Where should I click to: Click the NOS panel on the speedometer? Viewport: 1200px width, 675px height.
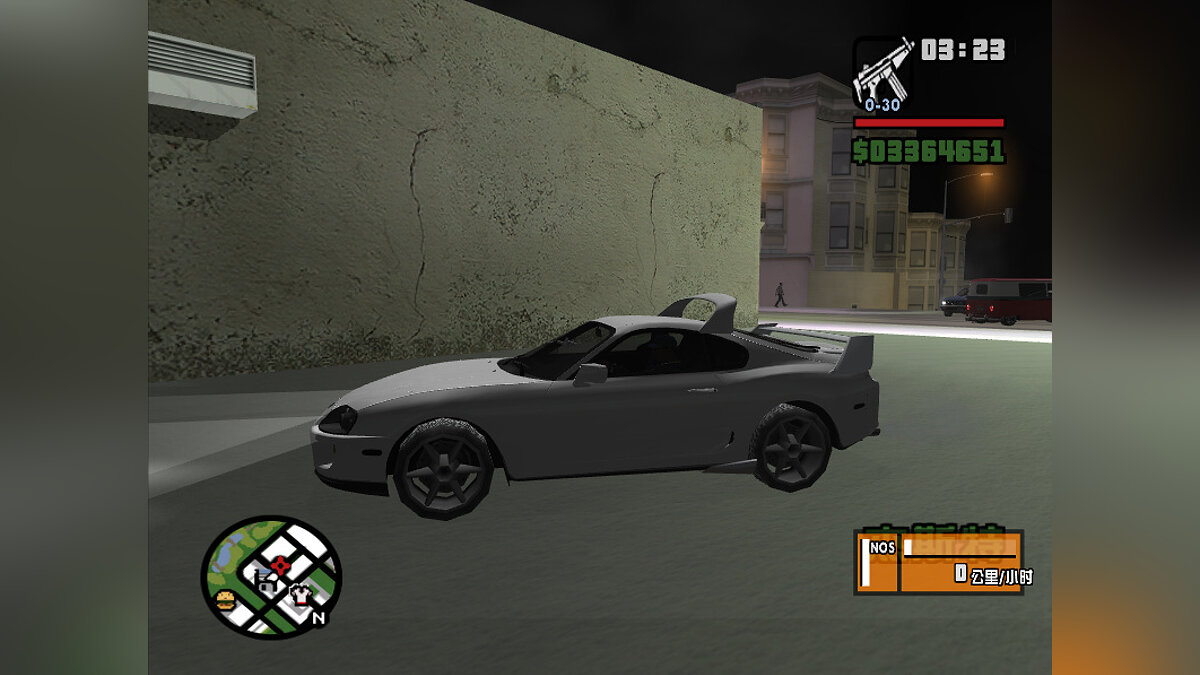point(877,561)
